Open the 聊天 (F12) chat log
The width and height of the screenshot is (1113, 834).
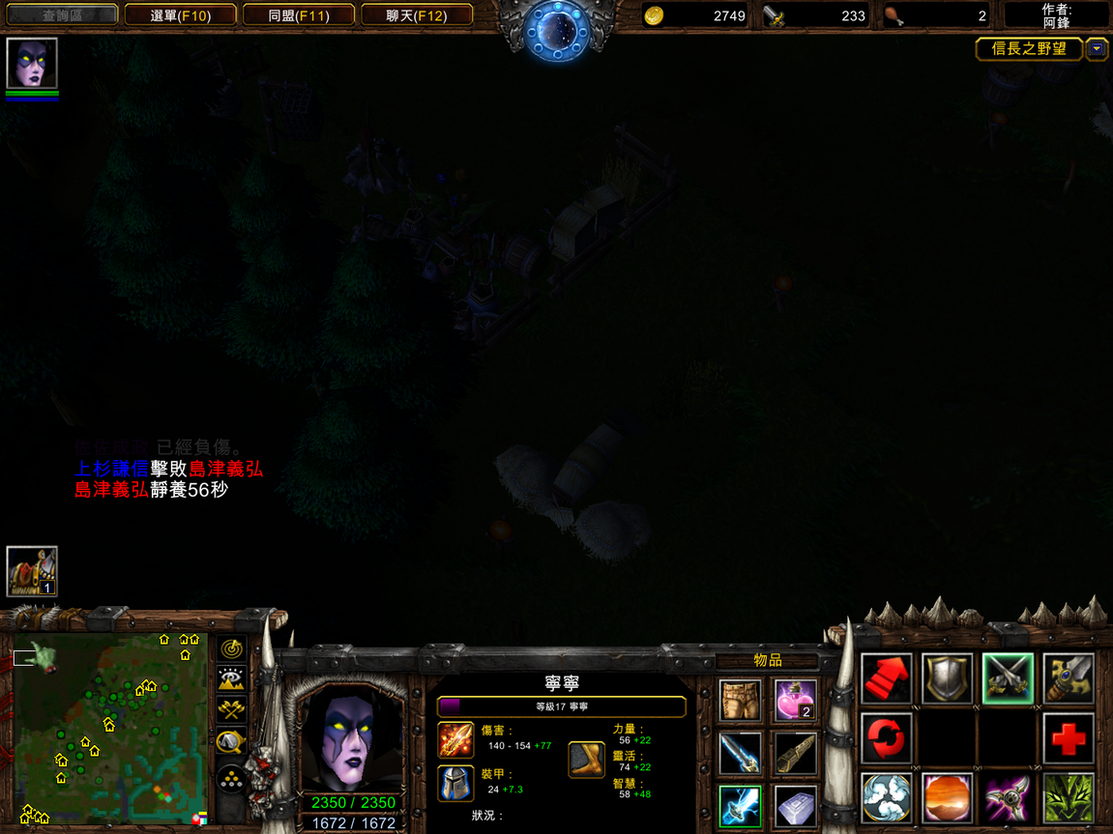416,15
